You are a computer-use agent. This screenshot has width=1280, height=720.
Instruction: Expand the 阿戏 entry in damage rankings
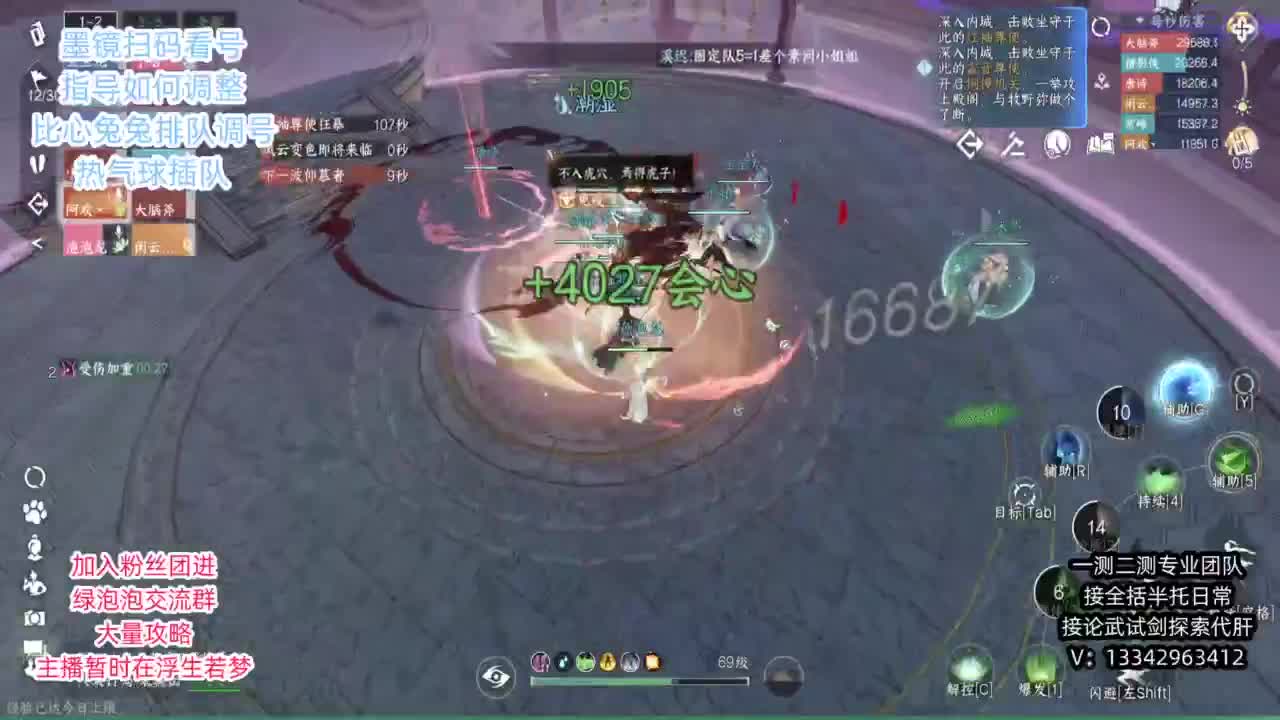1154,144
